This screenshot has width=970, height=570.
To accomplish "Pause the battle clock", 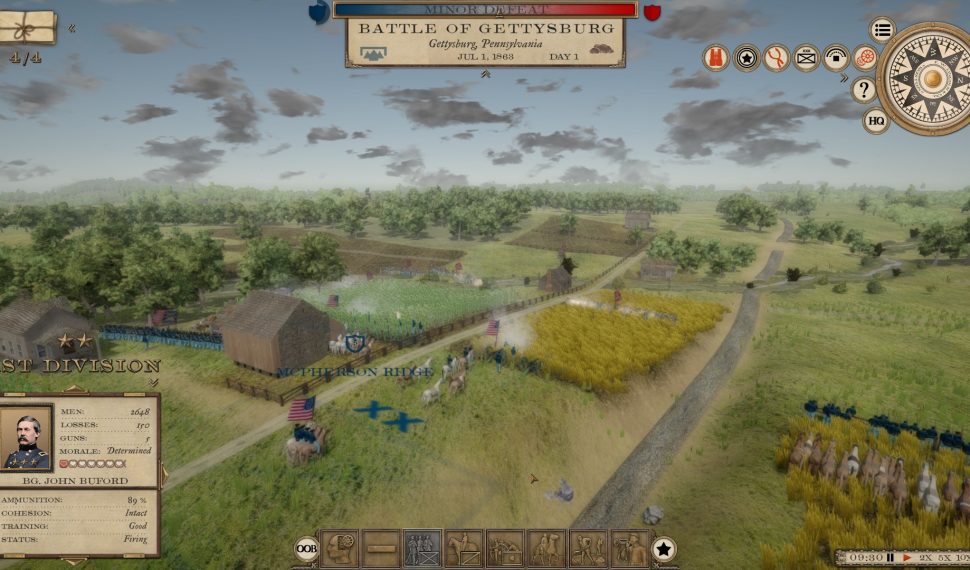I will click(x=889, y=557).
